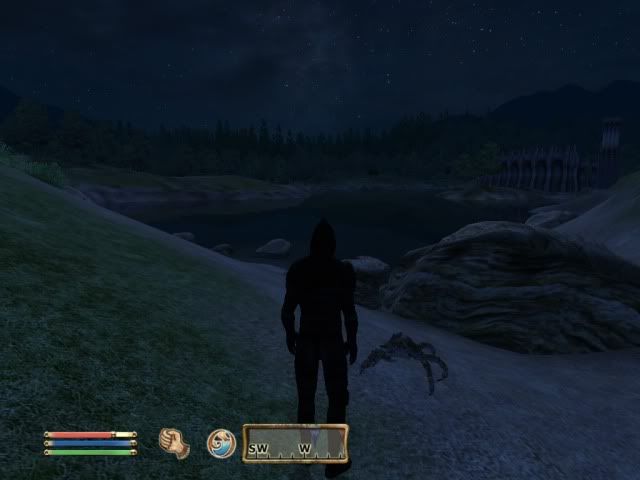Click the blue swirl active spell icon
This screenshot has height=480, width=640.
tap(220, 442)
